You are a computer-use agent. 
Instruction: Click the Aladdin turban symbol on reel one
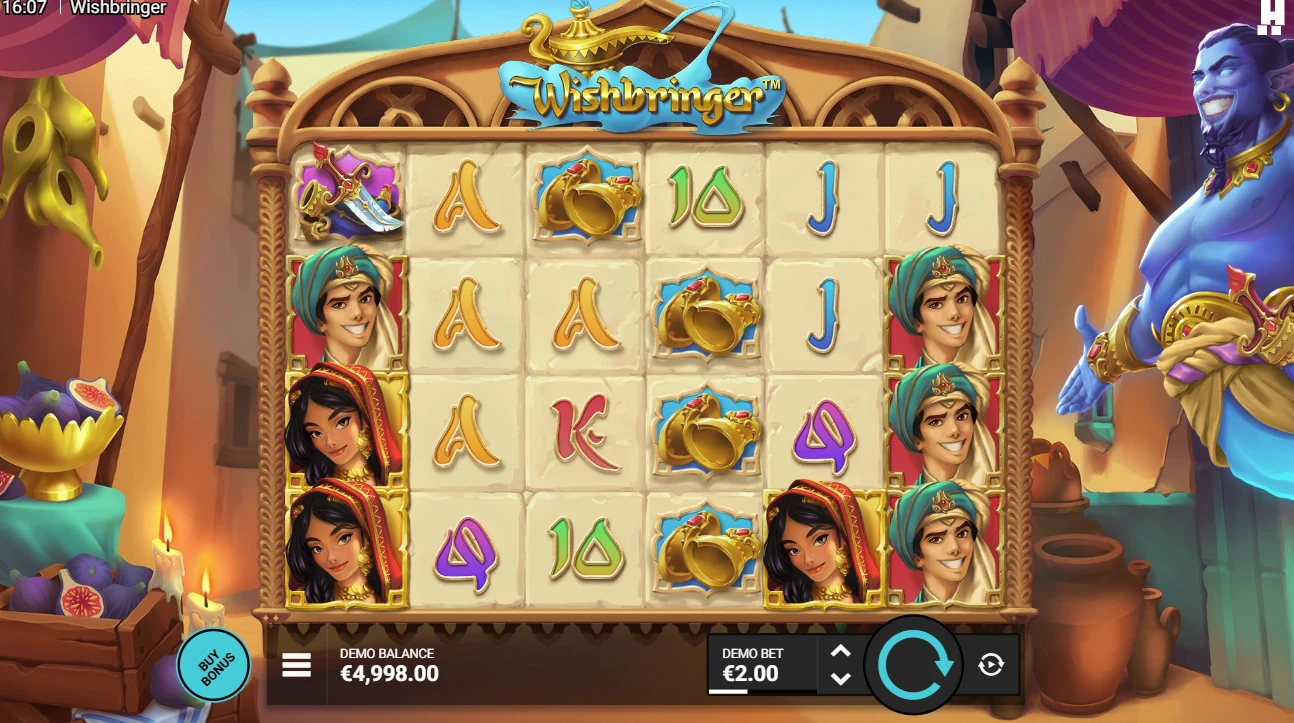(347, 314)
